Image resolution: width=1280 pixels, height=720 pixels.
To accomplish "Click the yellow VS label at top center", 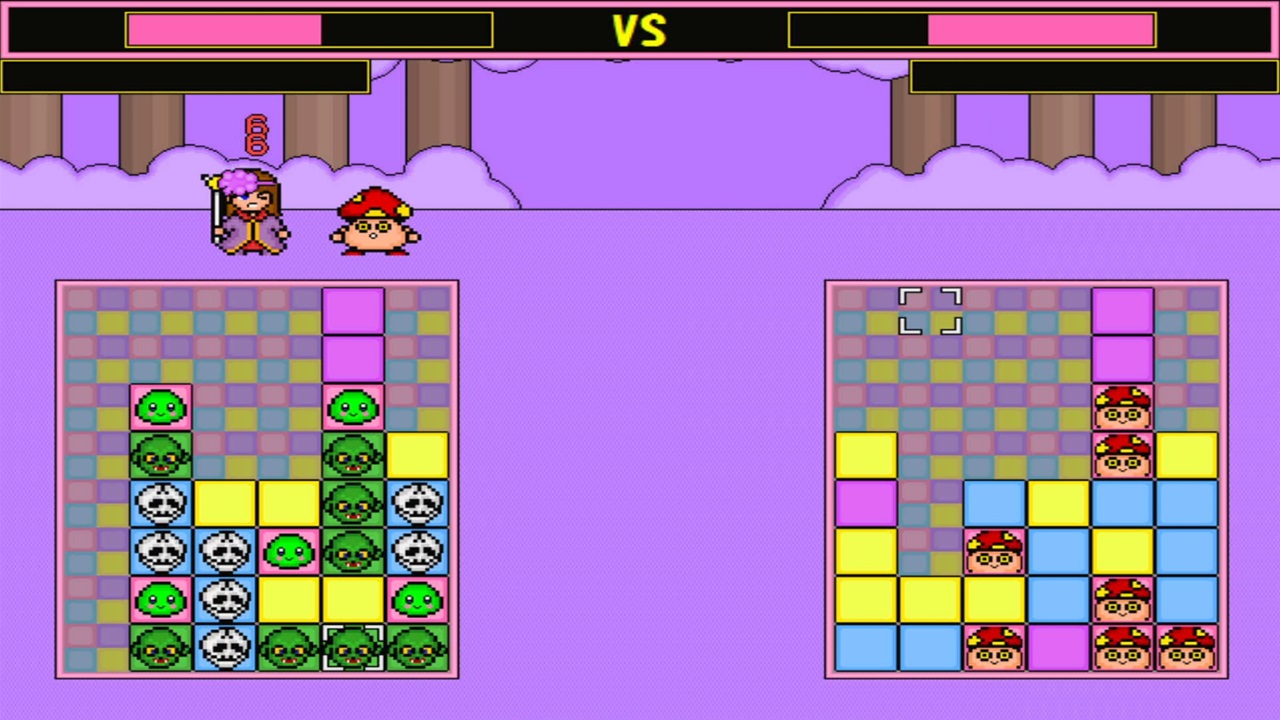I will 640,30.
